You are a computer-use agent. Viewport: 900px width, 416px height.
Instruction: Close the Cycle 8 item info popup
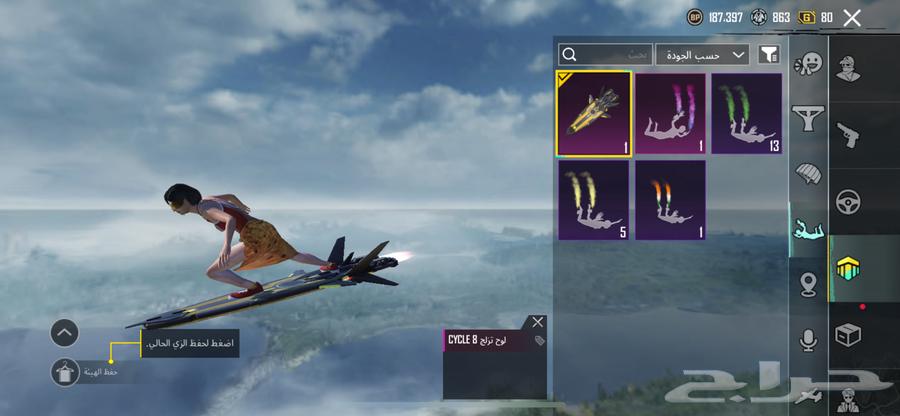(x=538, y=322)
